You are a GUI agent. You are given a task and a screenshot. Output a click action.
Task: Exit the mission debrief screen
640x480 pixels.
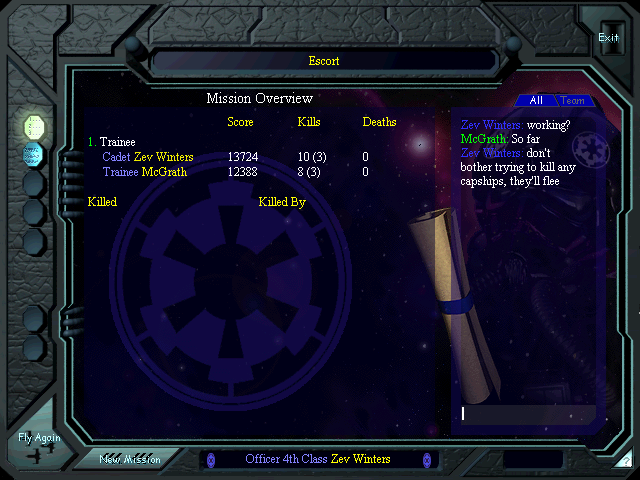[x=608, y=38]
